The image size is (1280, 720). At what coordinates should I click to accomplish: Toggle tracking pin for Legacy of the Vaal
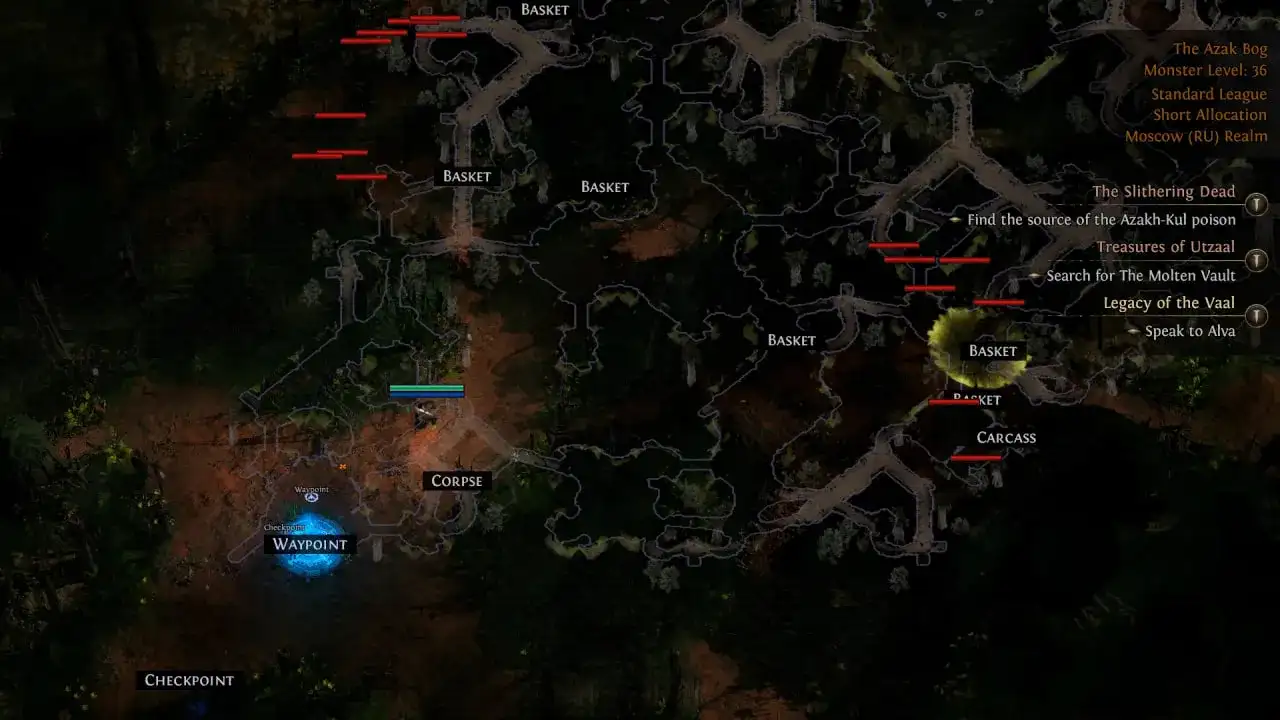[1257, 315]
